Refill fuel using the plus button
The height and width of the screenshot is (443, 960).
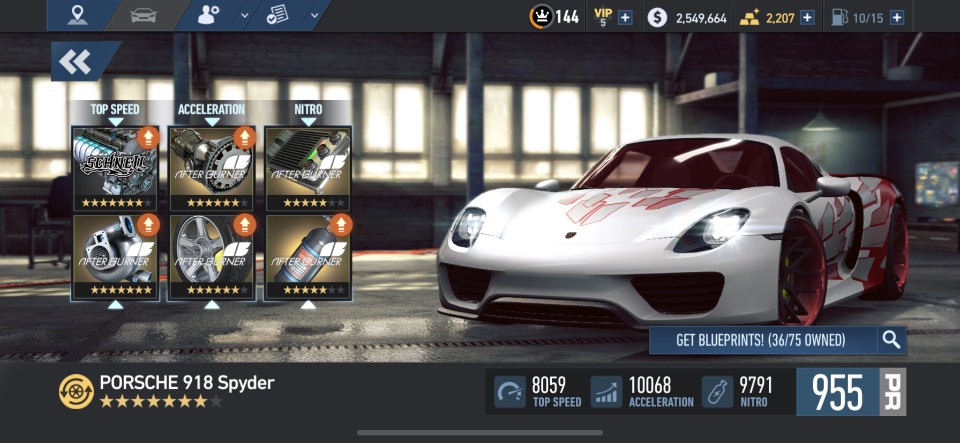point(896,17)
